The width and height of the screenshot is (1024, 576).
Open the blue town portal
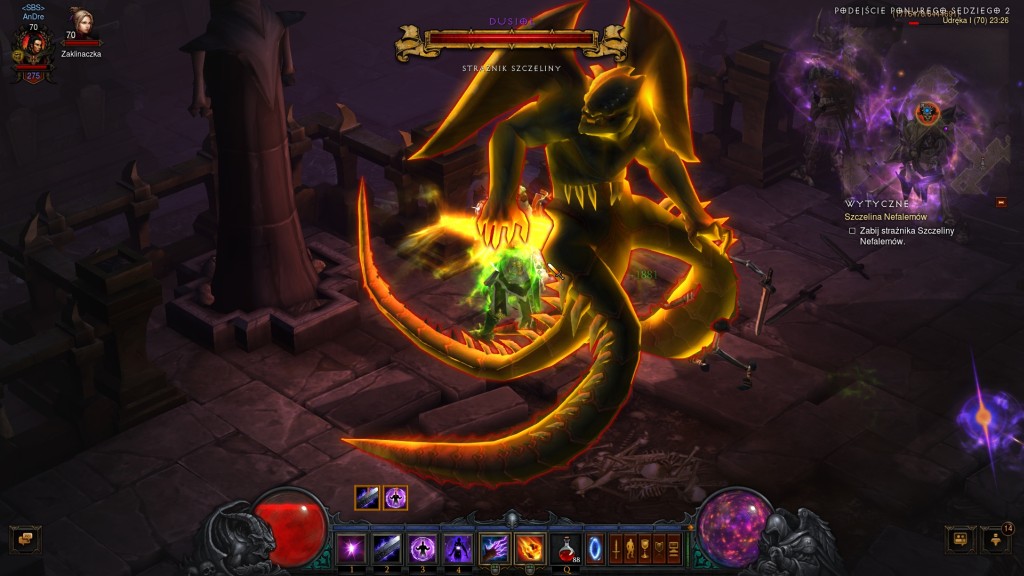coord(595,547)
